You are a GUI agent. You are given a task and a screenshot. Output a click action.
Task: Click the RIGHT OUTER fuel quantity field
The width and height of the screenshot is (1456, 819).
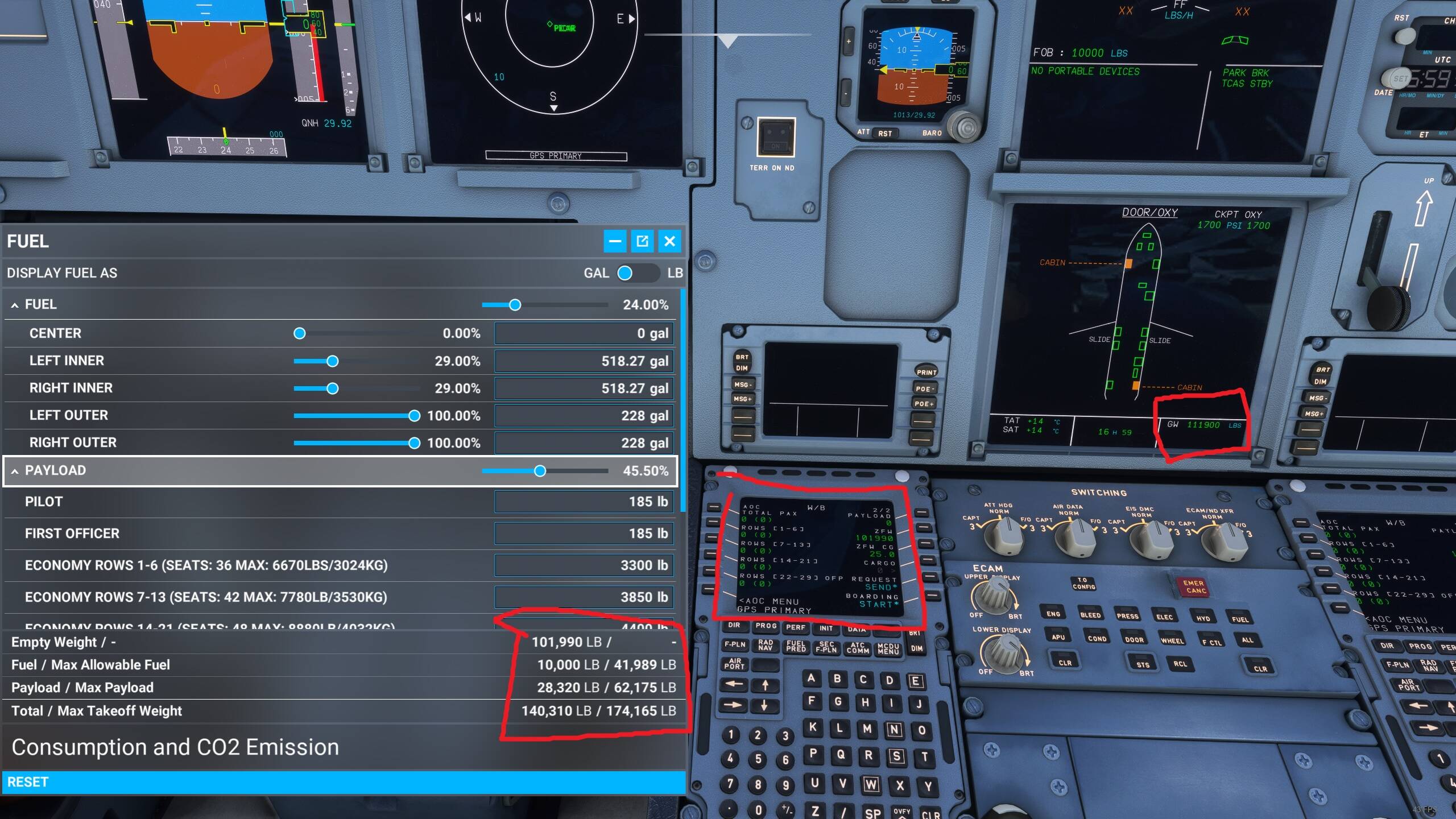[585, 442]
